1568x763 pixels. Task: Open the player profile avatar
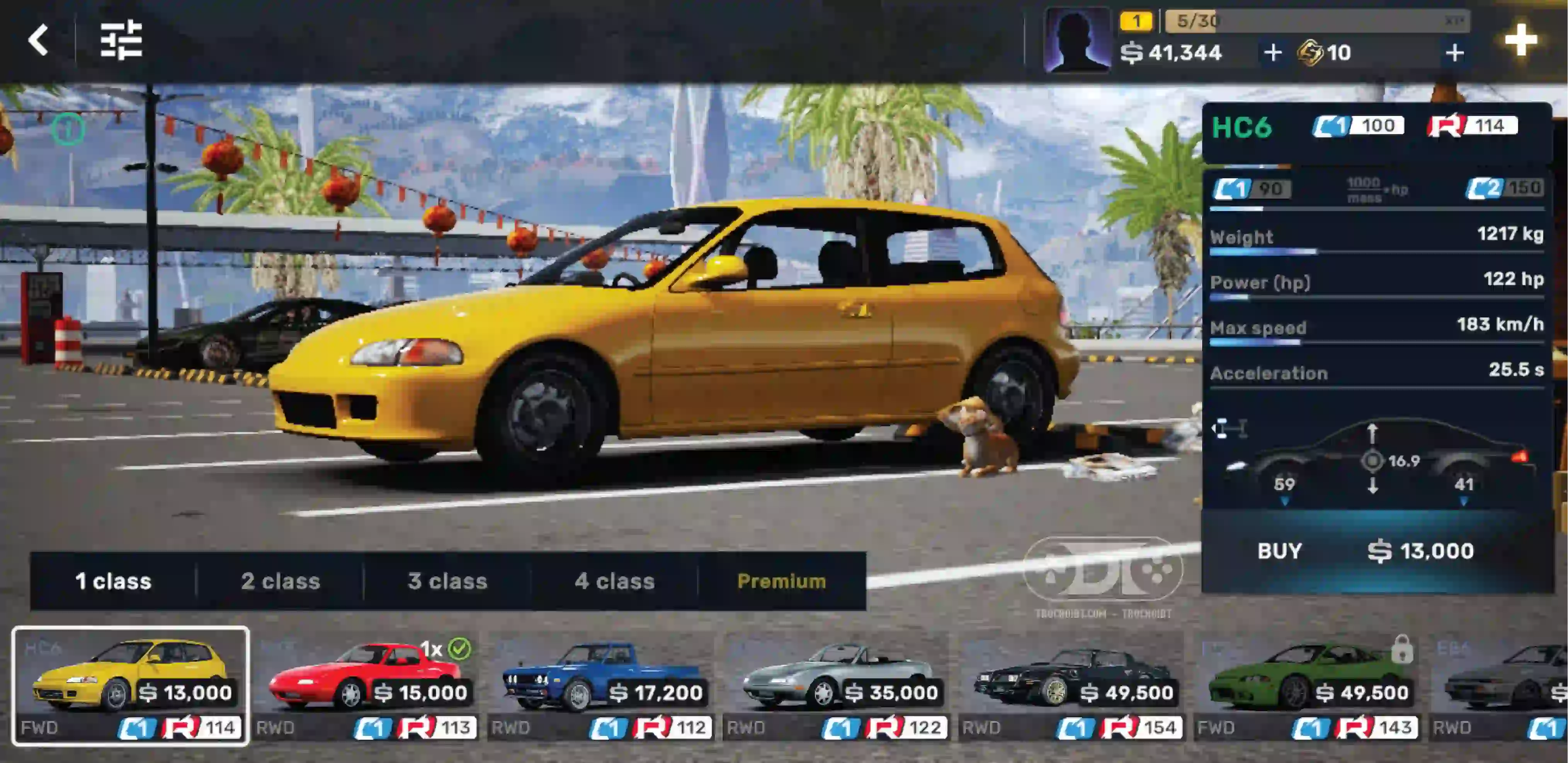pyautogui.click(x=1076, y=40)
